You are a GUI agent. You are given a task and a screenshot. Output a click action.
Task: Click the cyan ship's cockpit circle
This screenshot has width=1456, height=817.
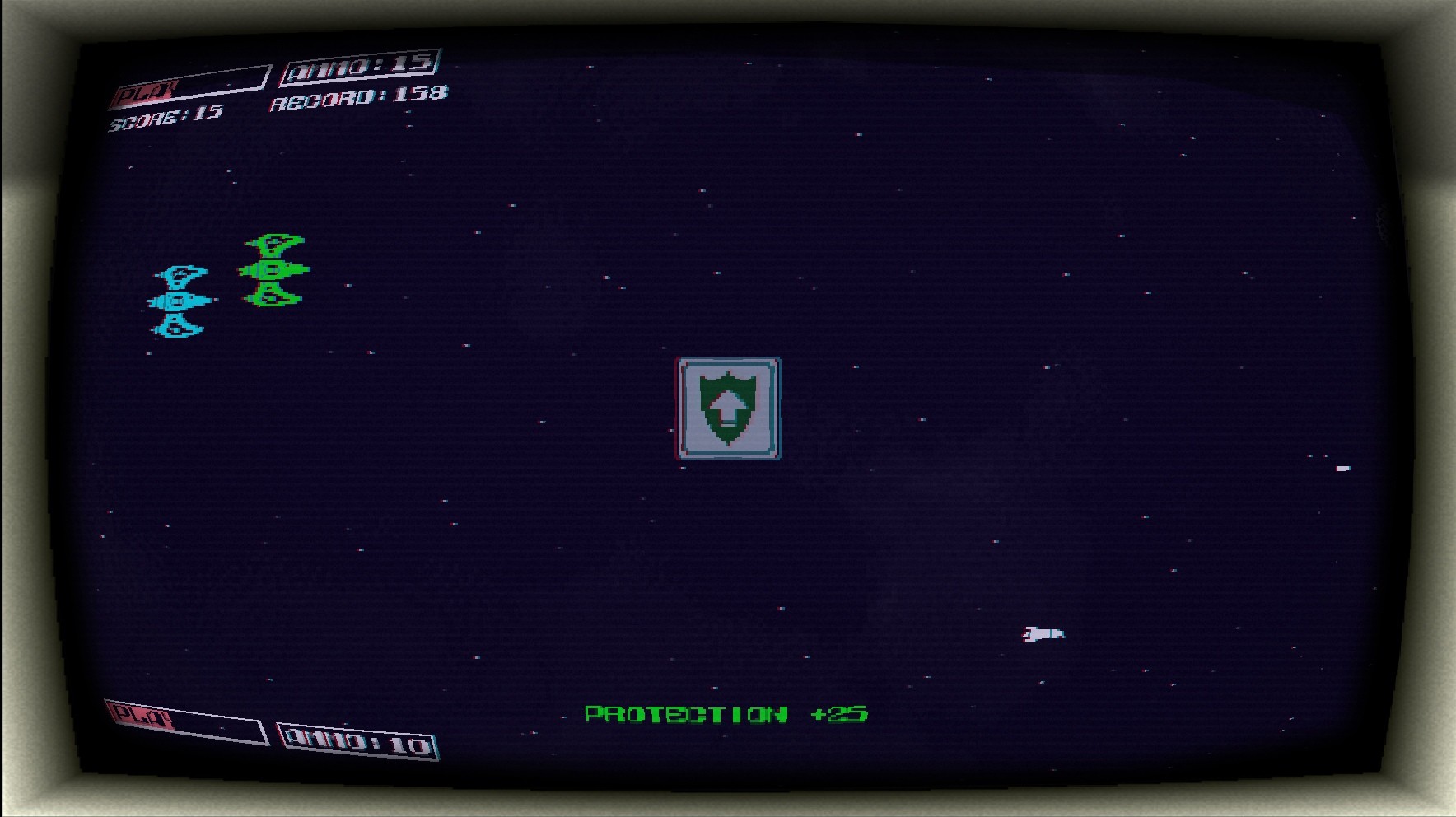tap(177, 301)
